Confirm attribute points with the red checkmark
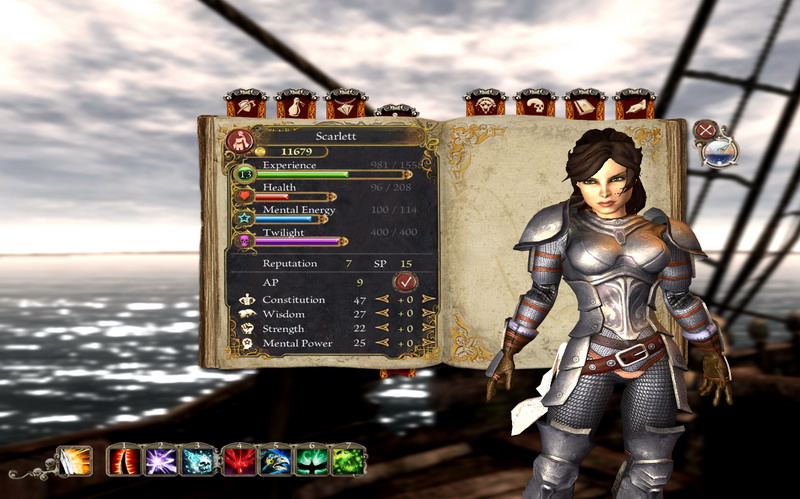 point(404,283)
